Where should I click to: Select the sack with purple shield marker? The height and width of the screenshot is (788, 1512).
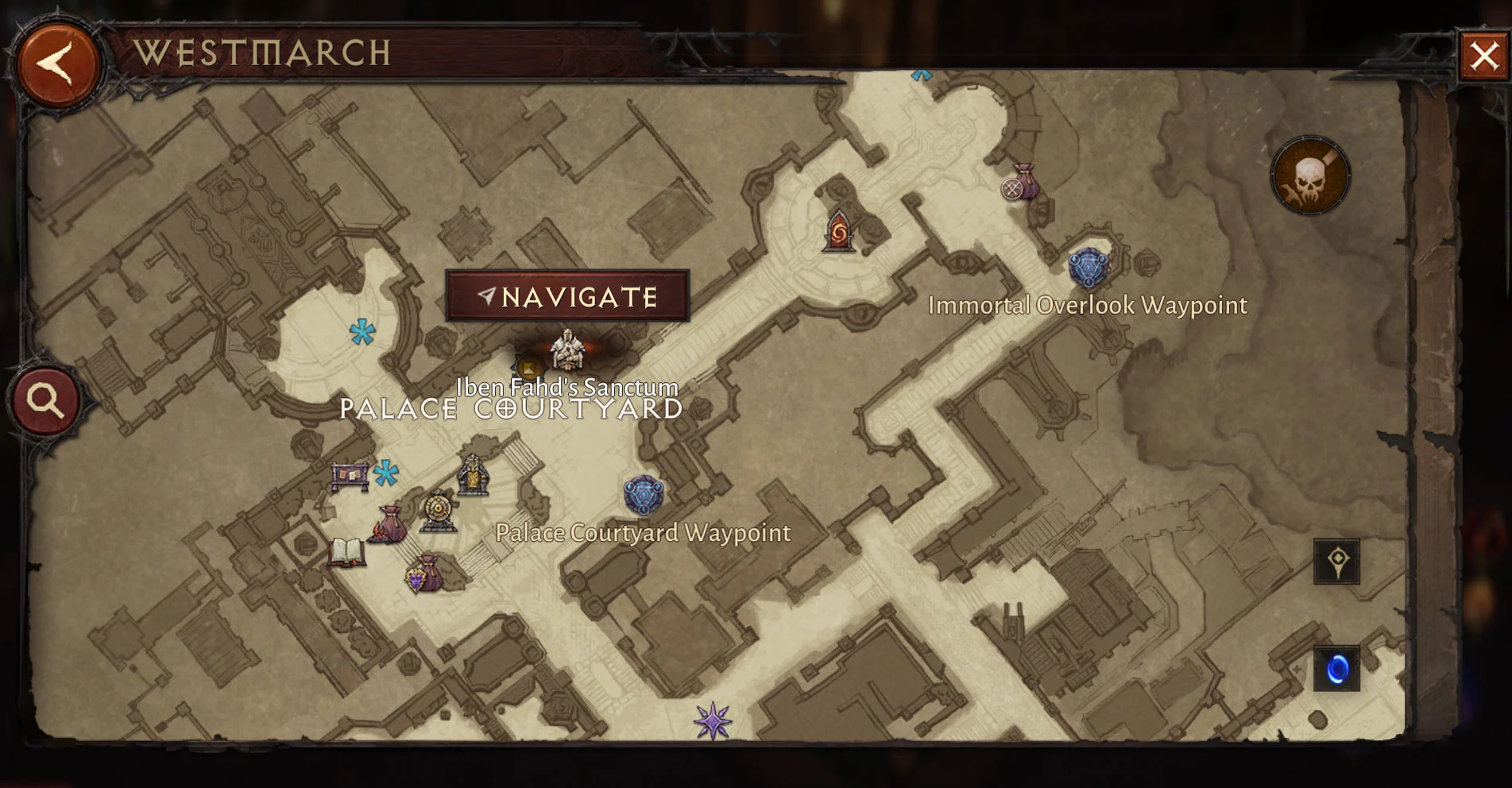pos(425,574)
